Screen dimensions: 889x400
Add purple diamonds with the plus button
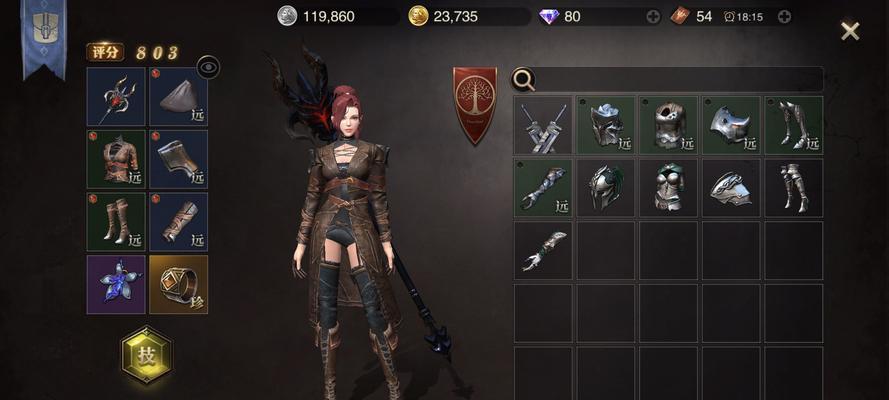[653, 16]
